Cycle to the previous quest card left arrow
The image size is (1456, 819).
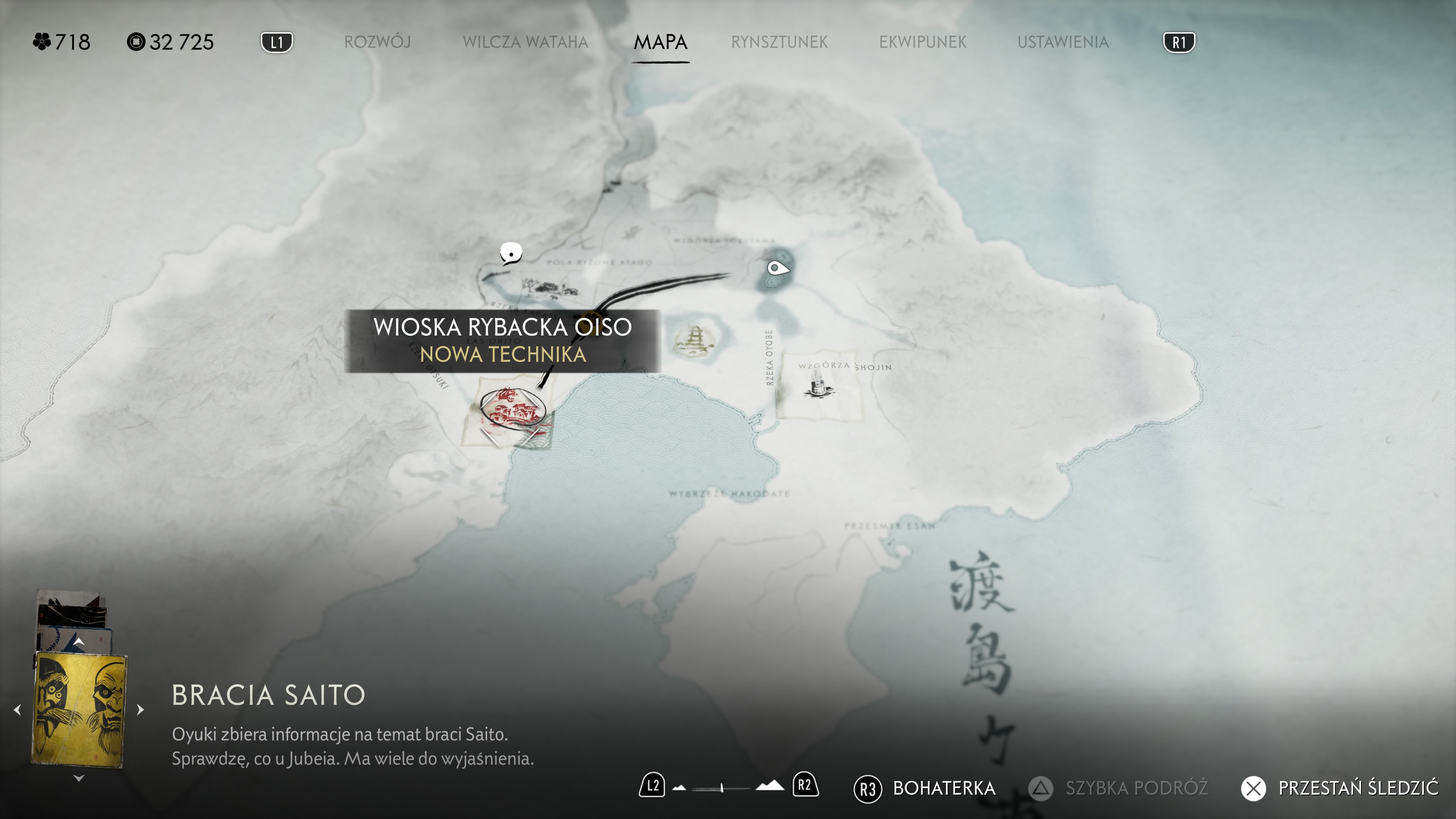click(x=17, y=709)
